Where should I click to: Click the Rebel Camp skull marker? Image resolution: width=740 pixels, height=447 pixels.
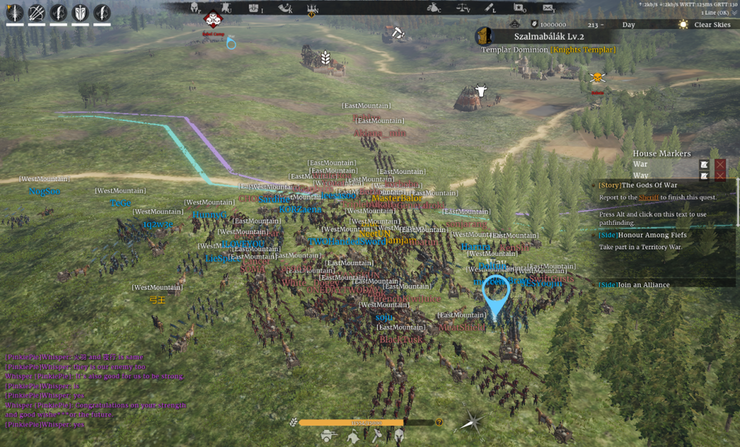click(x=213, y=19)
